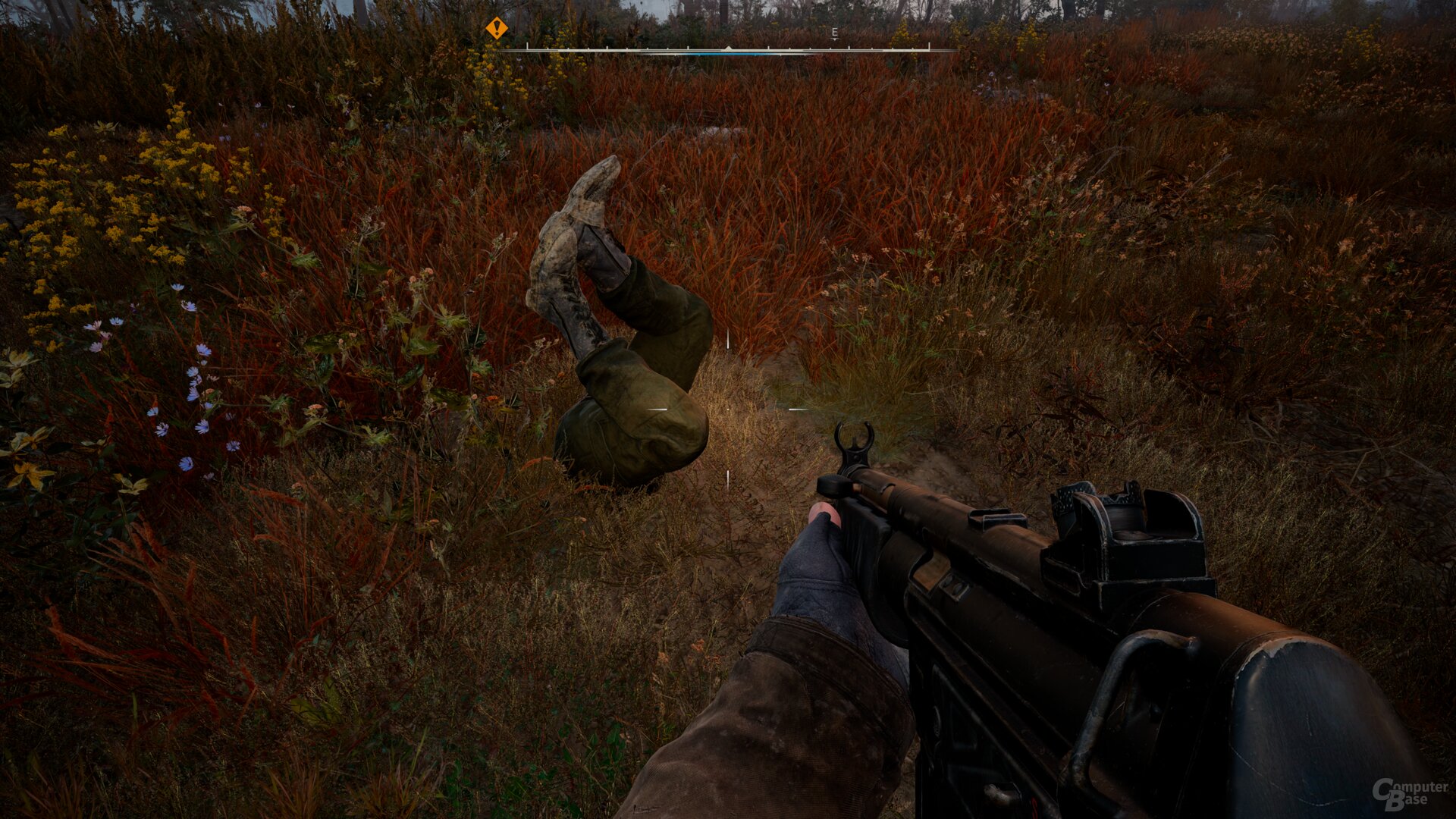Click the compass direction pointer arrowhead
This screenshot has width=1456, height=819.
tap(728, 48)
